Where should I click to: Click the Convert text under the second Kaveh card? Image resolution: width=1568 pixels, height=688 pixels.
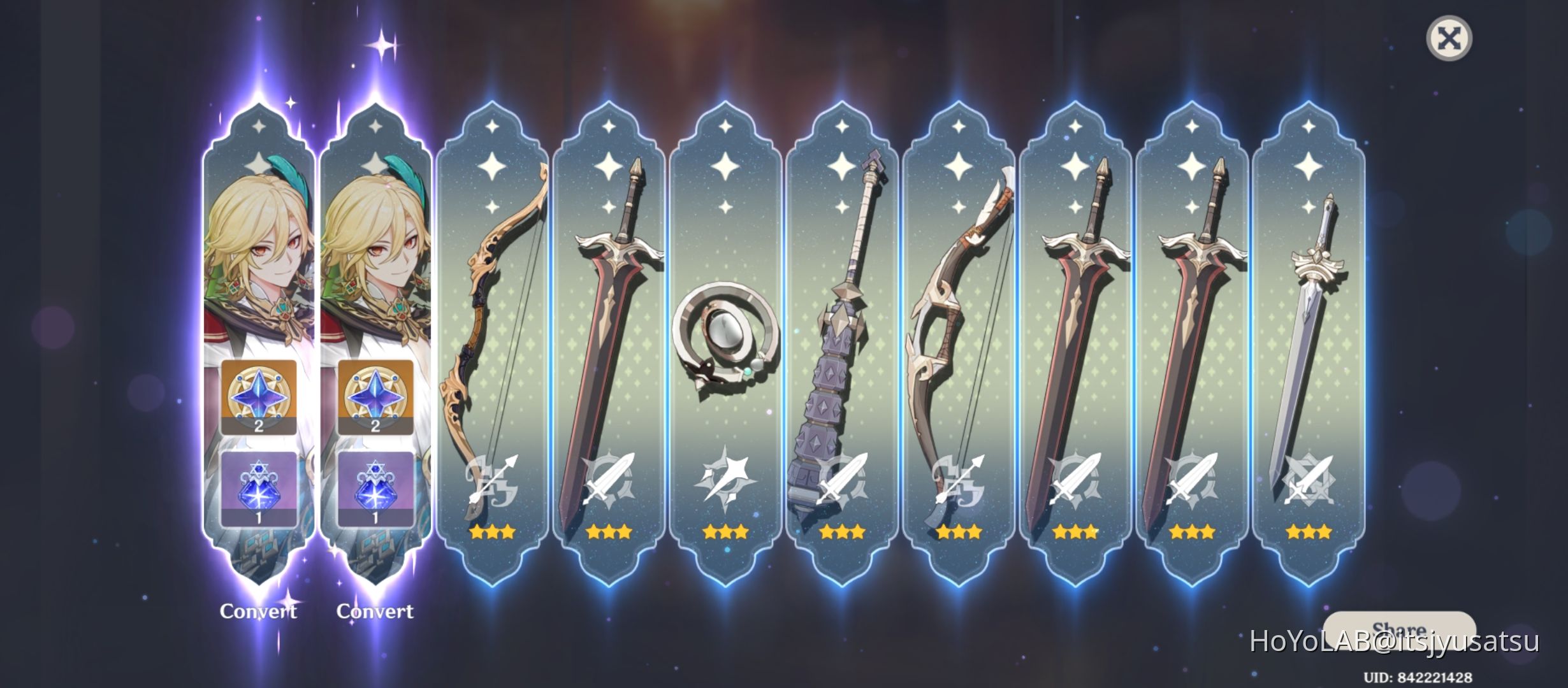coord(375,610)
